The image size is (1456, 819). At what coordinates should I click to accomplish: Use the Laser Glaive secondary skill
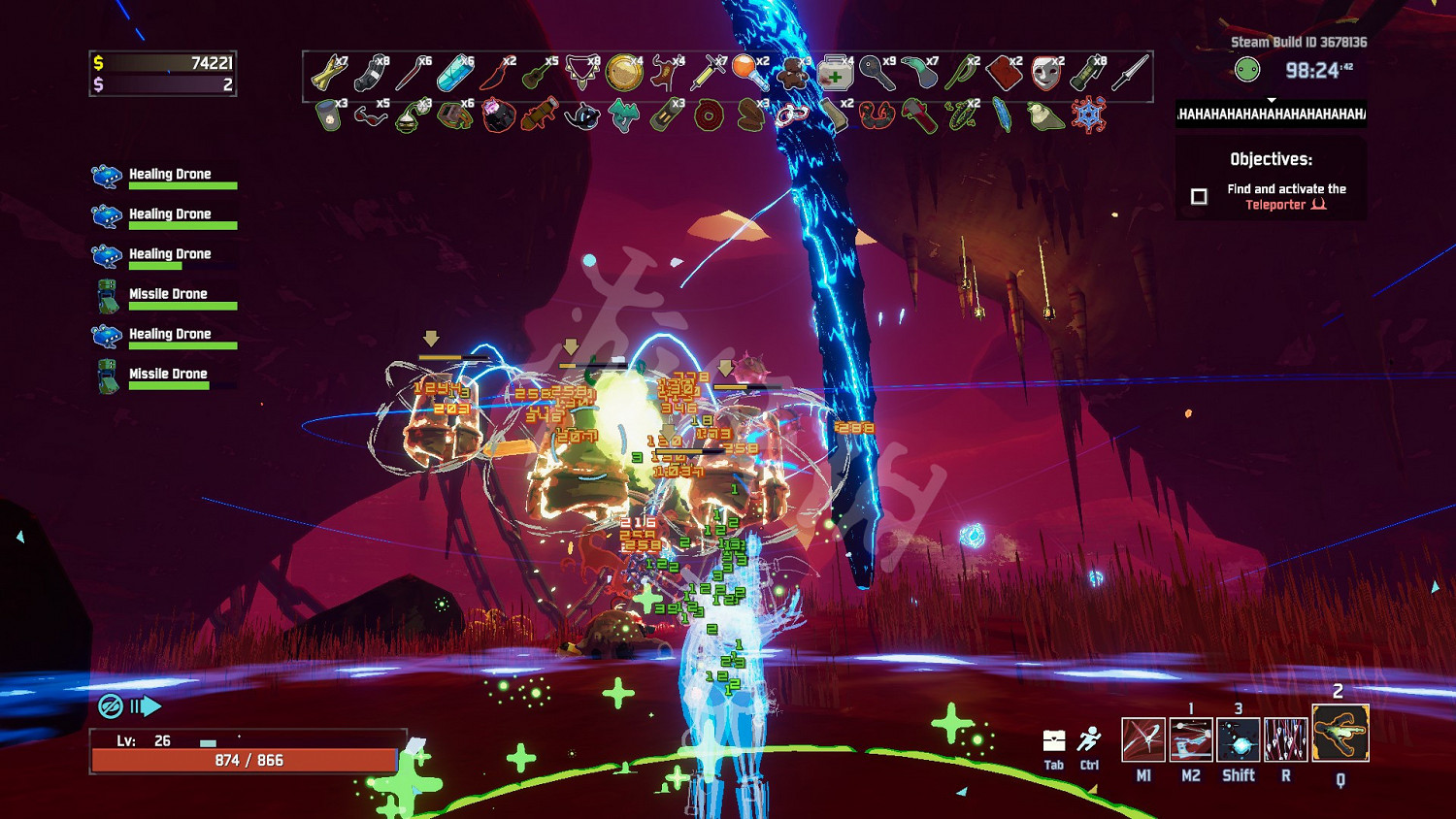[1191, 739]
